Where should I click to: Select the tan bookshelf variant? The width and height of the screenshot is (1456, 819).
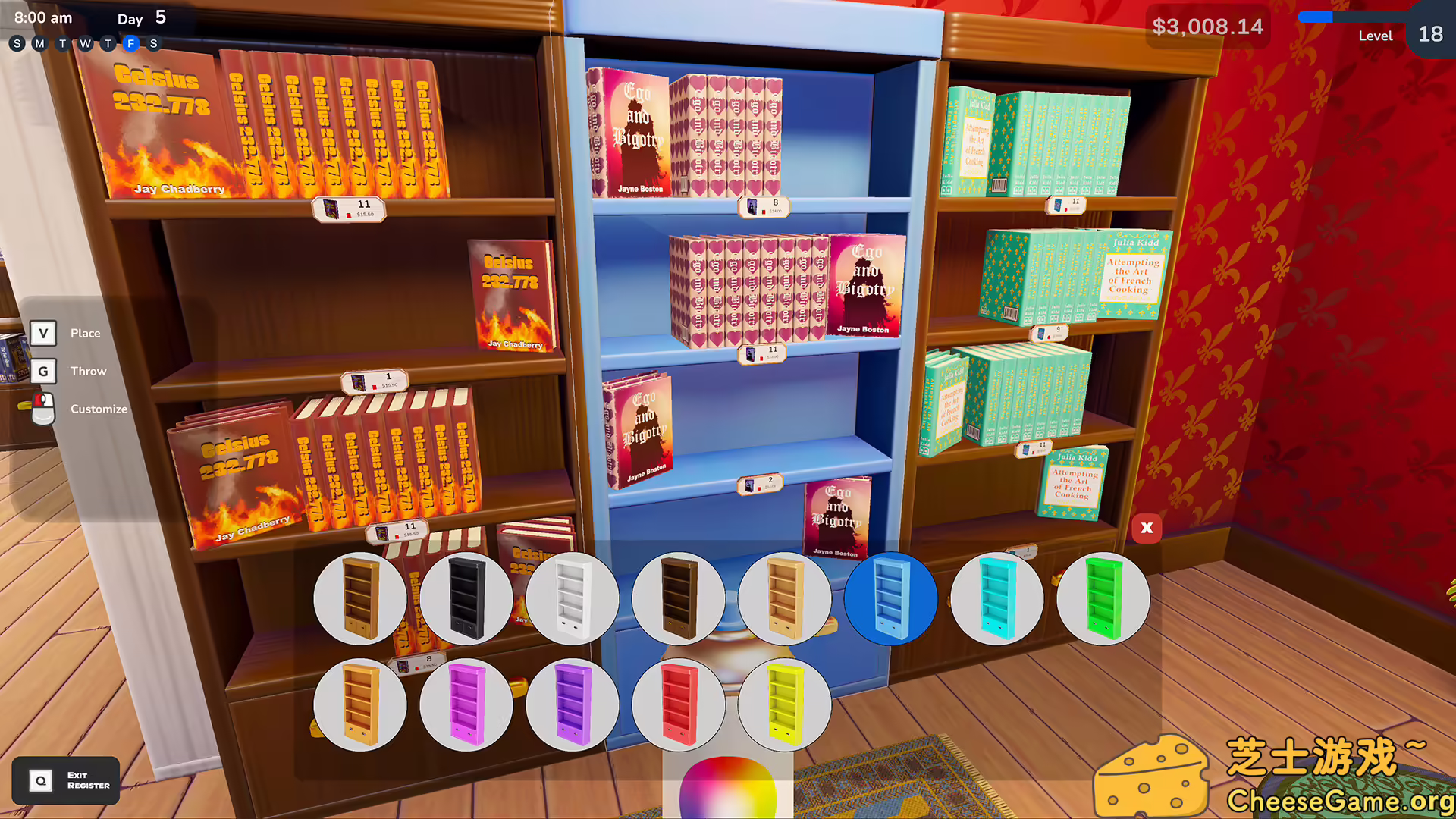click(x=785, y=599)
